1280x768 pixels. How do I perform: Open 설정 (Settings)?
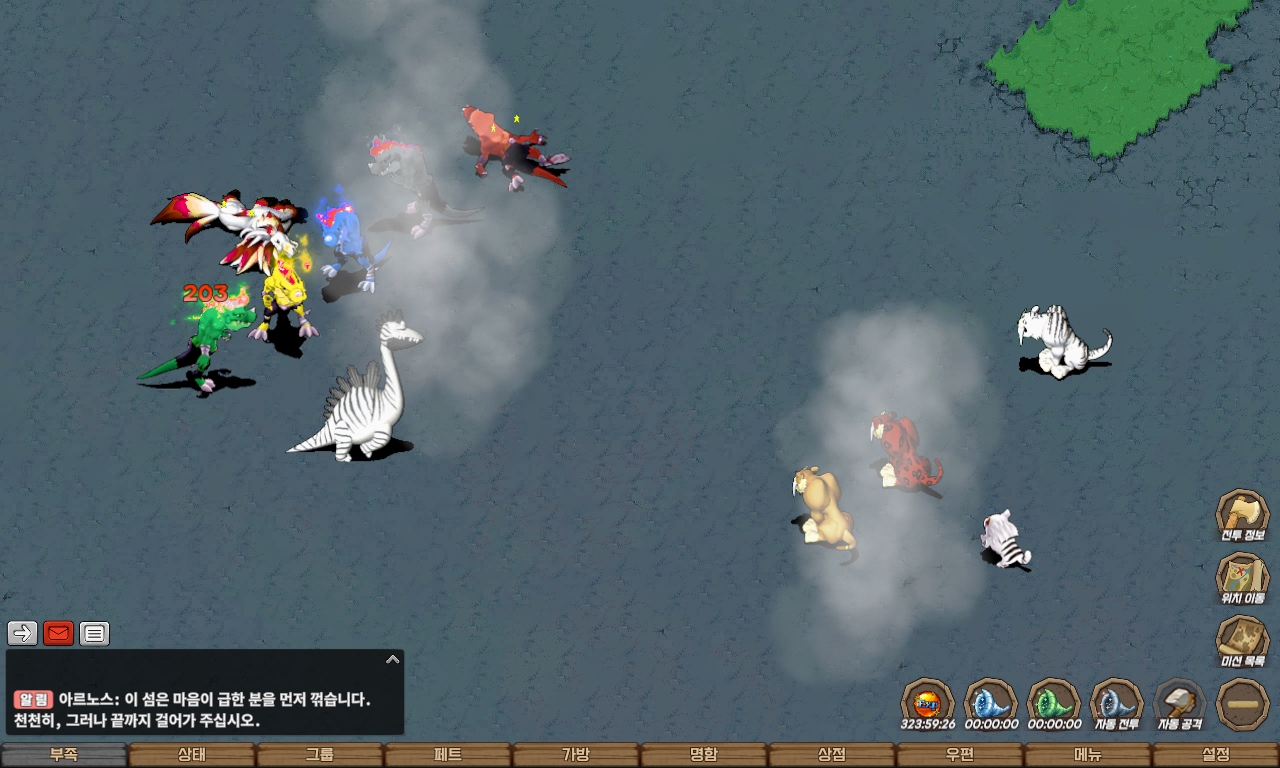click(1216, 755)
